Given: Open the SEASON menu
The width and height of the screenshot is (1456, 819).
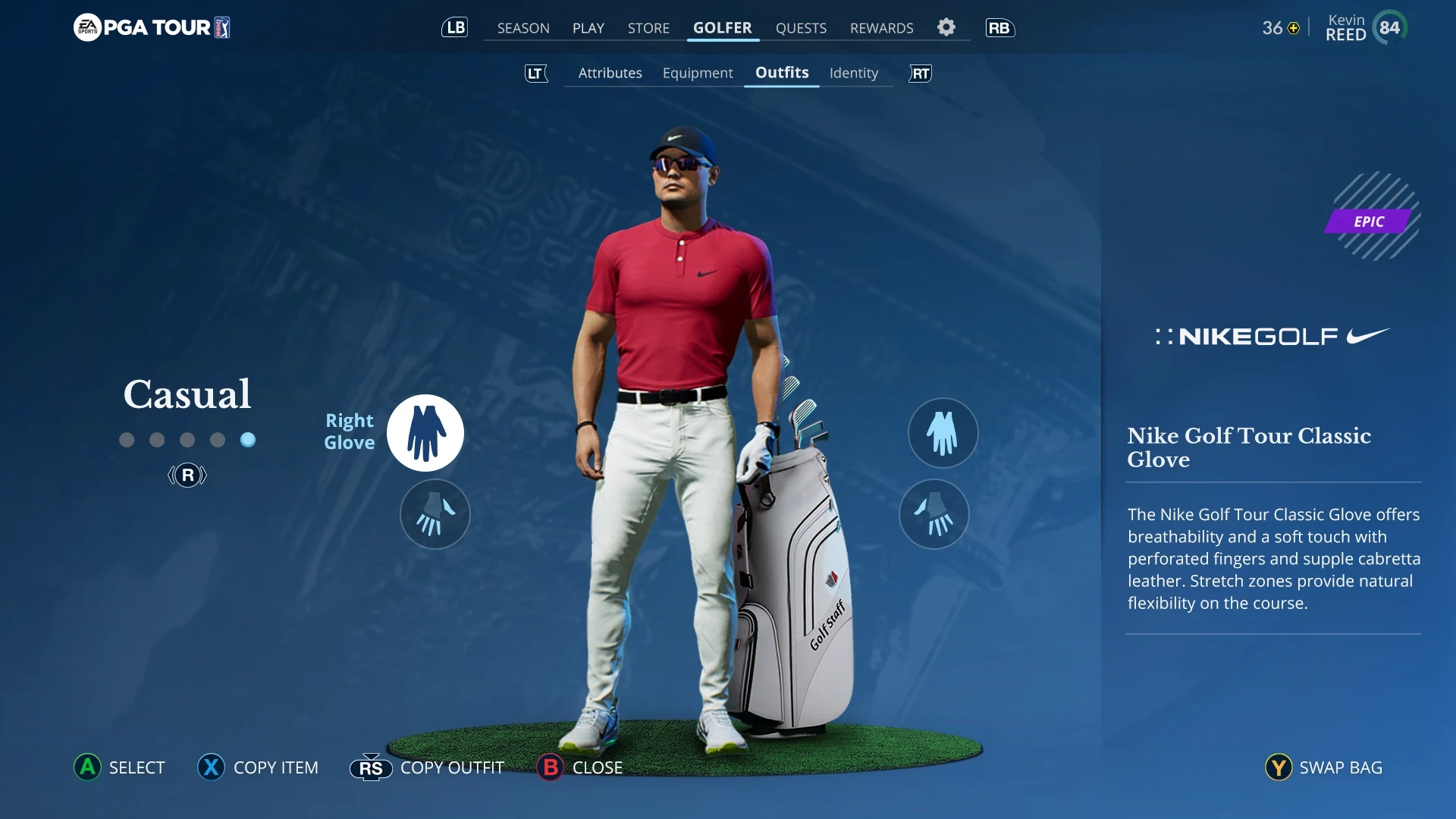Looking at the screenshot, I should 523,28.
